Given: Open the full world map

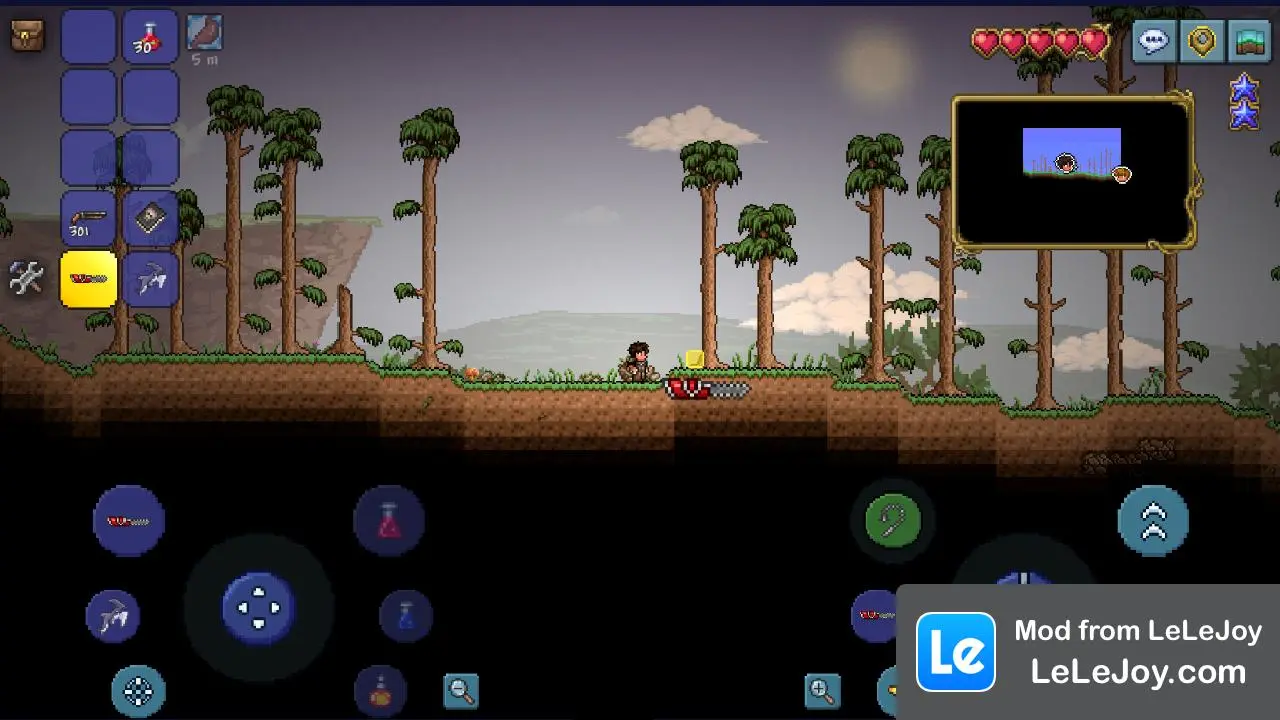Looking at the screenshot, I should (x=1249, y=41).
